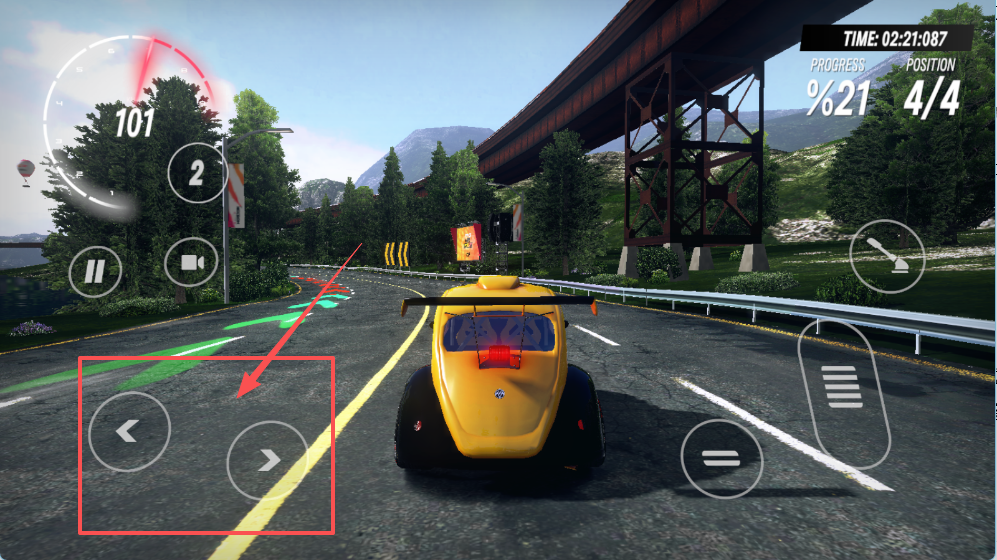The width and height of the screenshot is (997, 560).
Task: Tap the gear indicator showing 2
Action: coord(196,173)
